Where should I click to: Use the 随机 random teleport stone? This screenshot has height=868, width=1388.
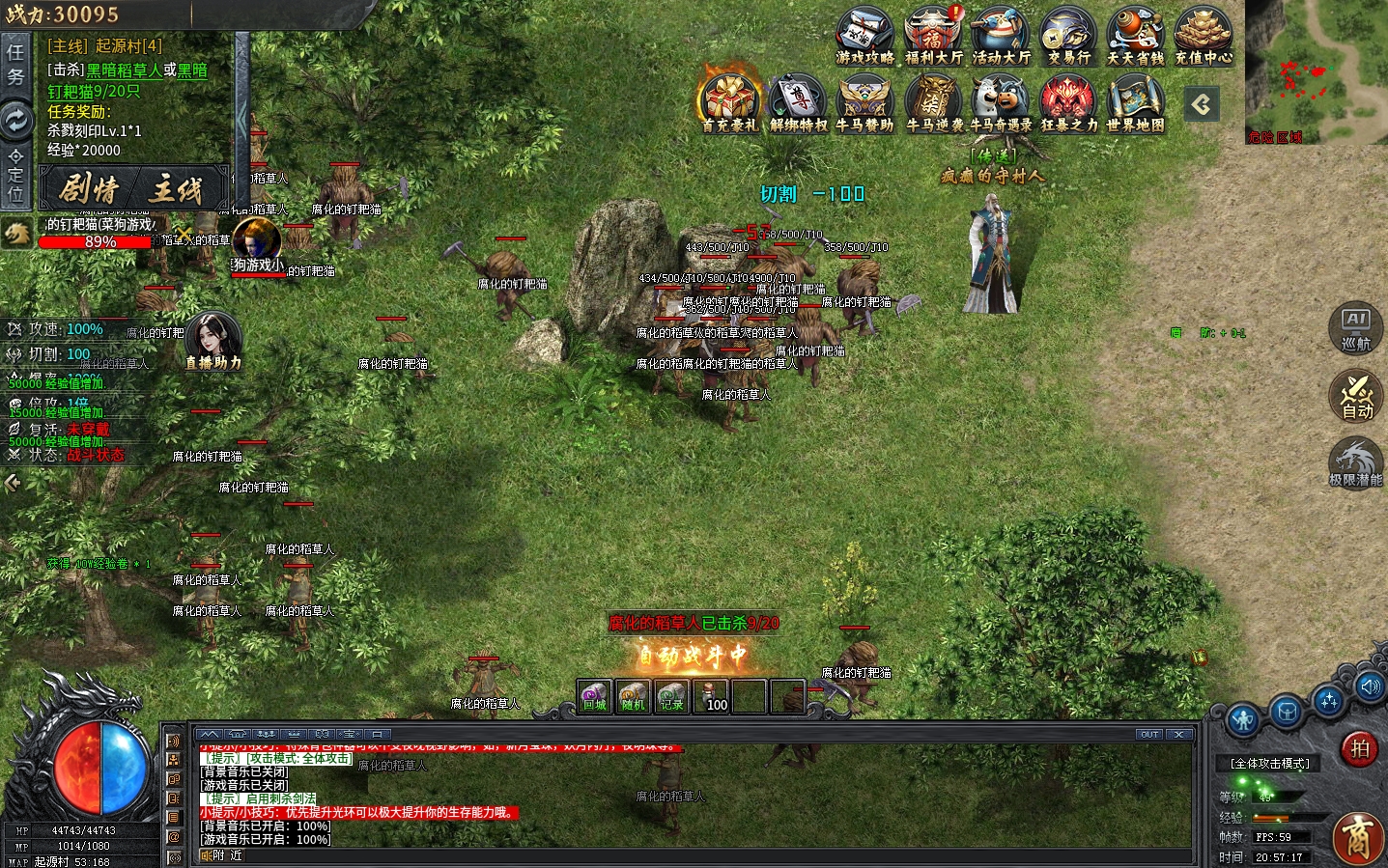633,696
